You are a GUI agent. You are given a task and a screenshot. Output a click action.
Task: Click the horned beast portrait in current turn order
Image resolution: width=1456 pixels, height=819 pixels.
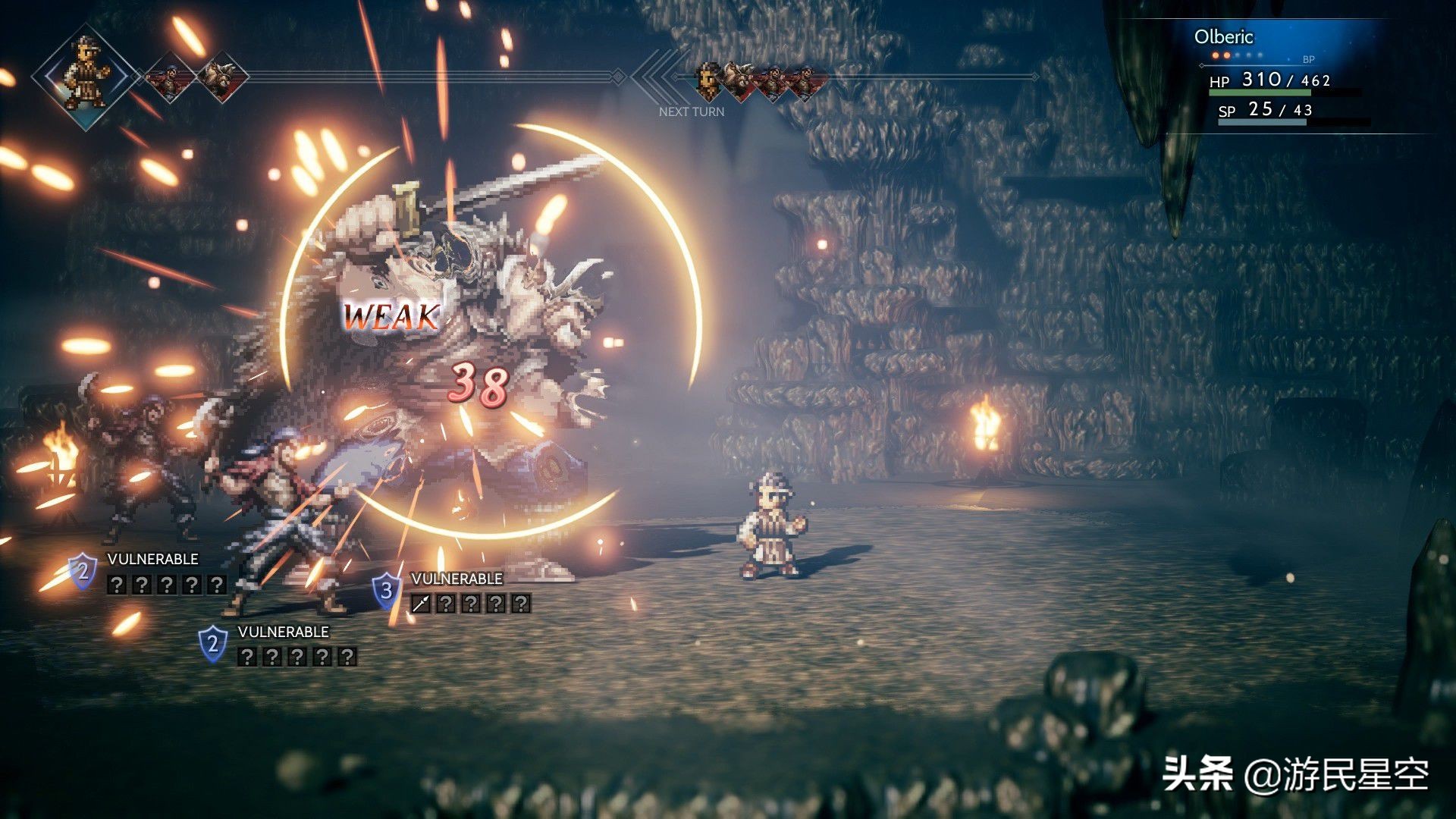[221, 77]
